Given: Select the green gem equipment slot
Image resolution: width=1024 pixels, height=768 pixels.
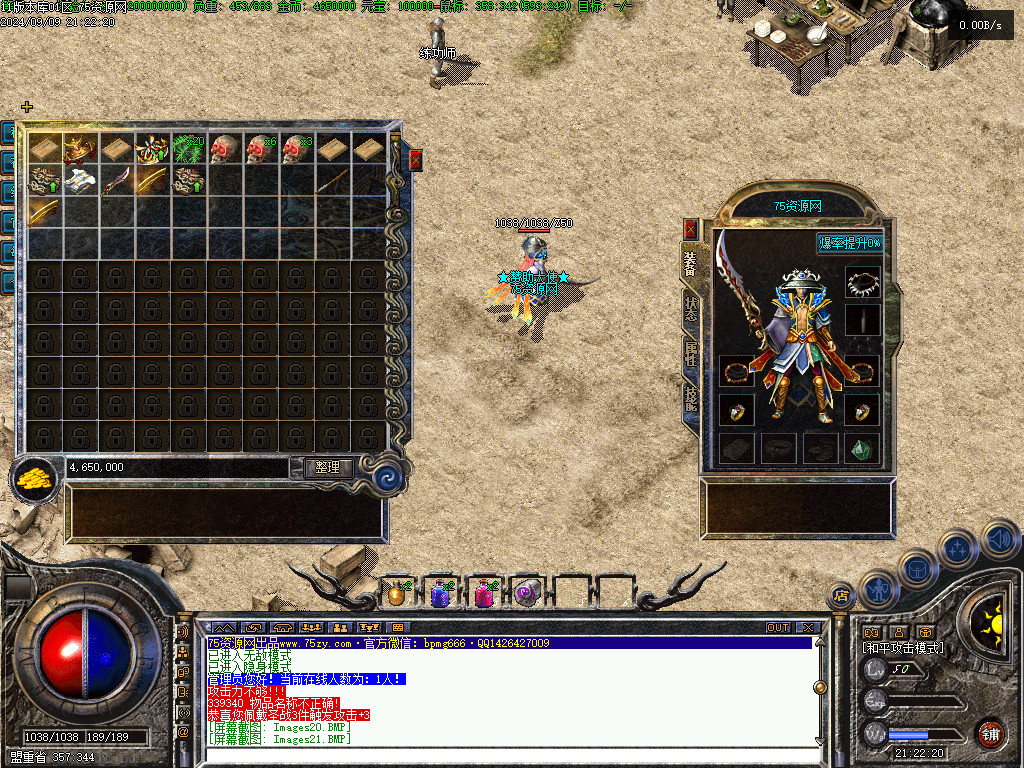Looking at the screenshot, I should (x=862, y=447).
